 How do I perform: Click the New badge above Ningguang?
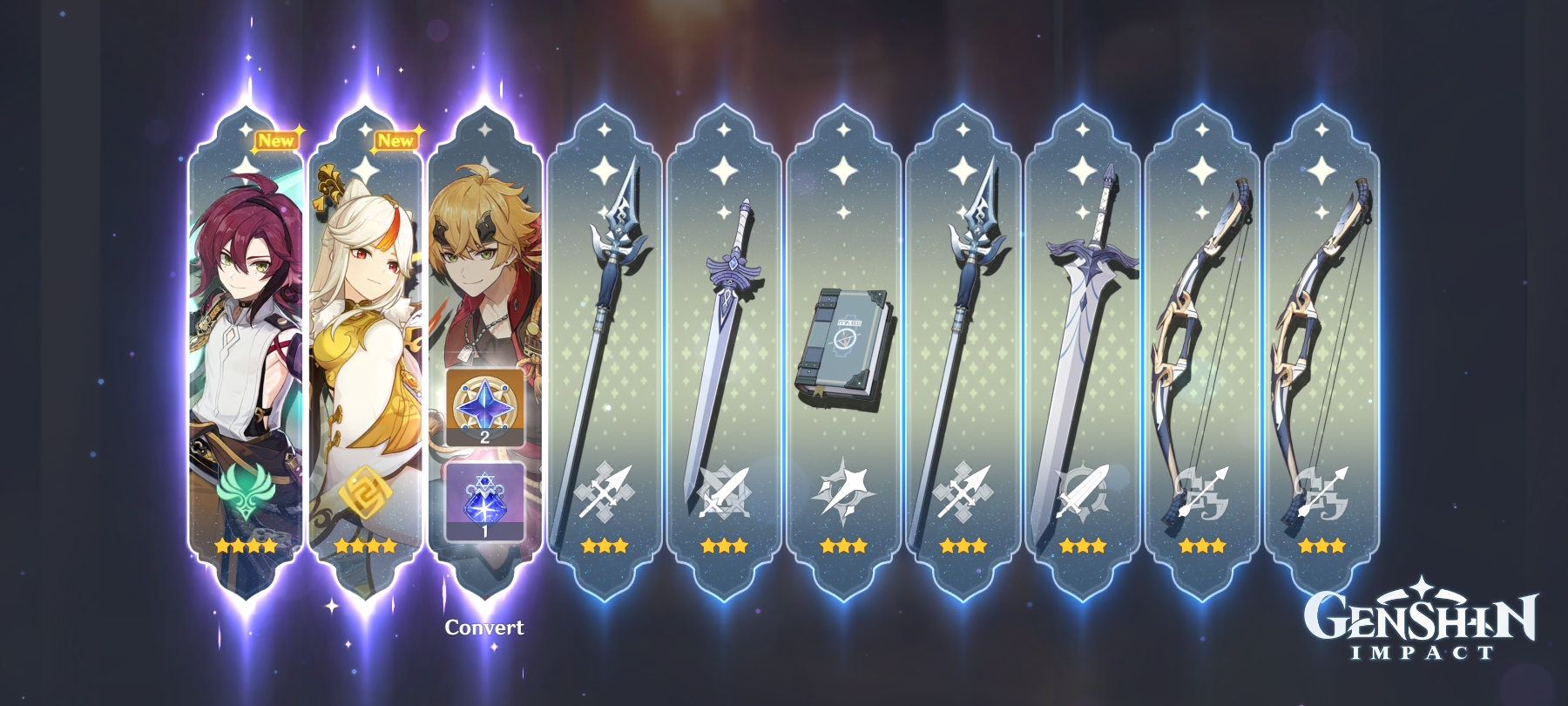(396, 138)
